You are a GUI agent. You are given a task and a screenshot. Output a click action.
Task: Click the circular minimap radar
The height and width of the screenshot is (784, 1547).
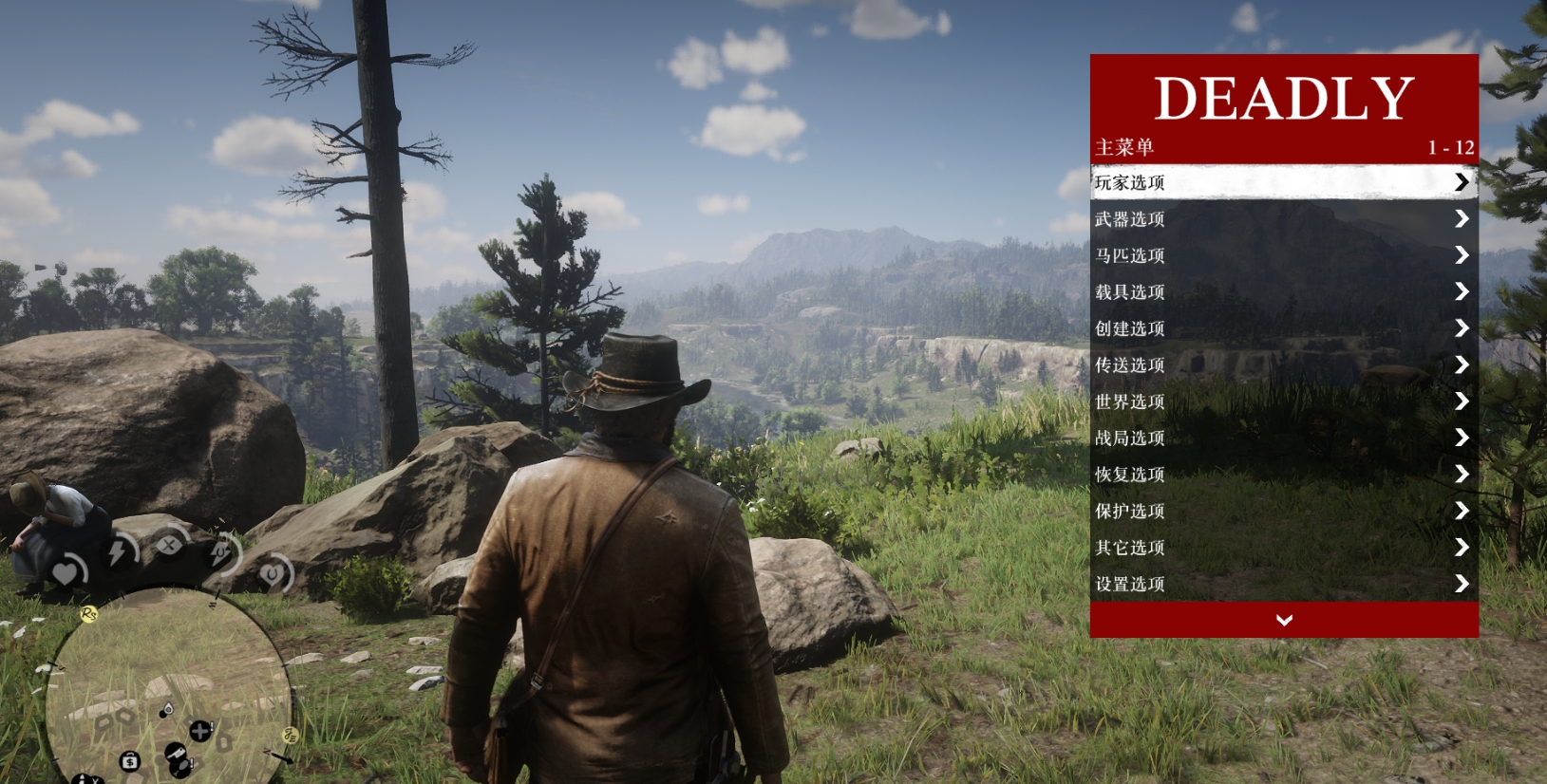[x=169, y=685]
